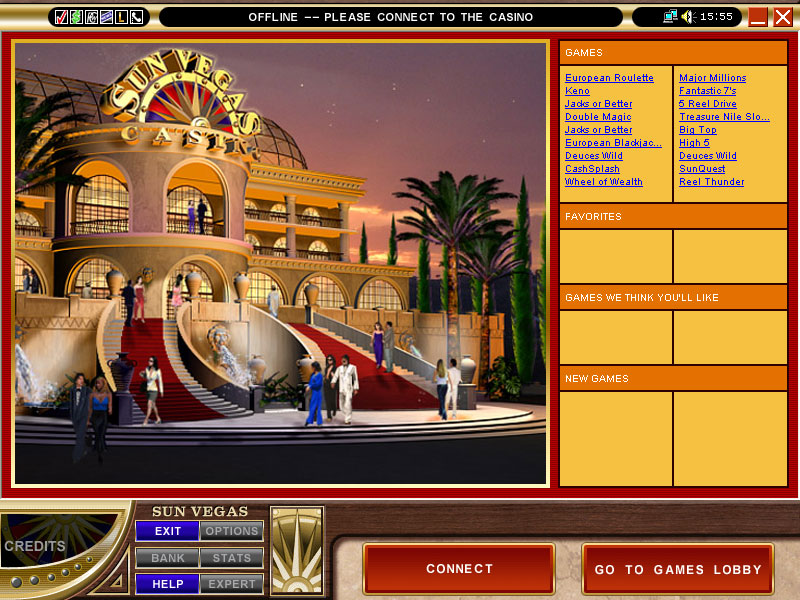Minimize the casino window
The image size is (800, 600).
point(758,17)
